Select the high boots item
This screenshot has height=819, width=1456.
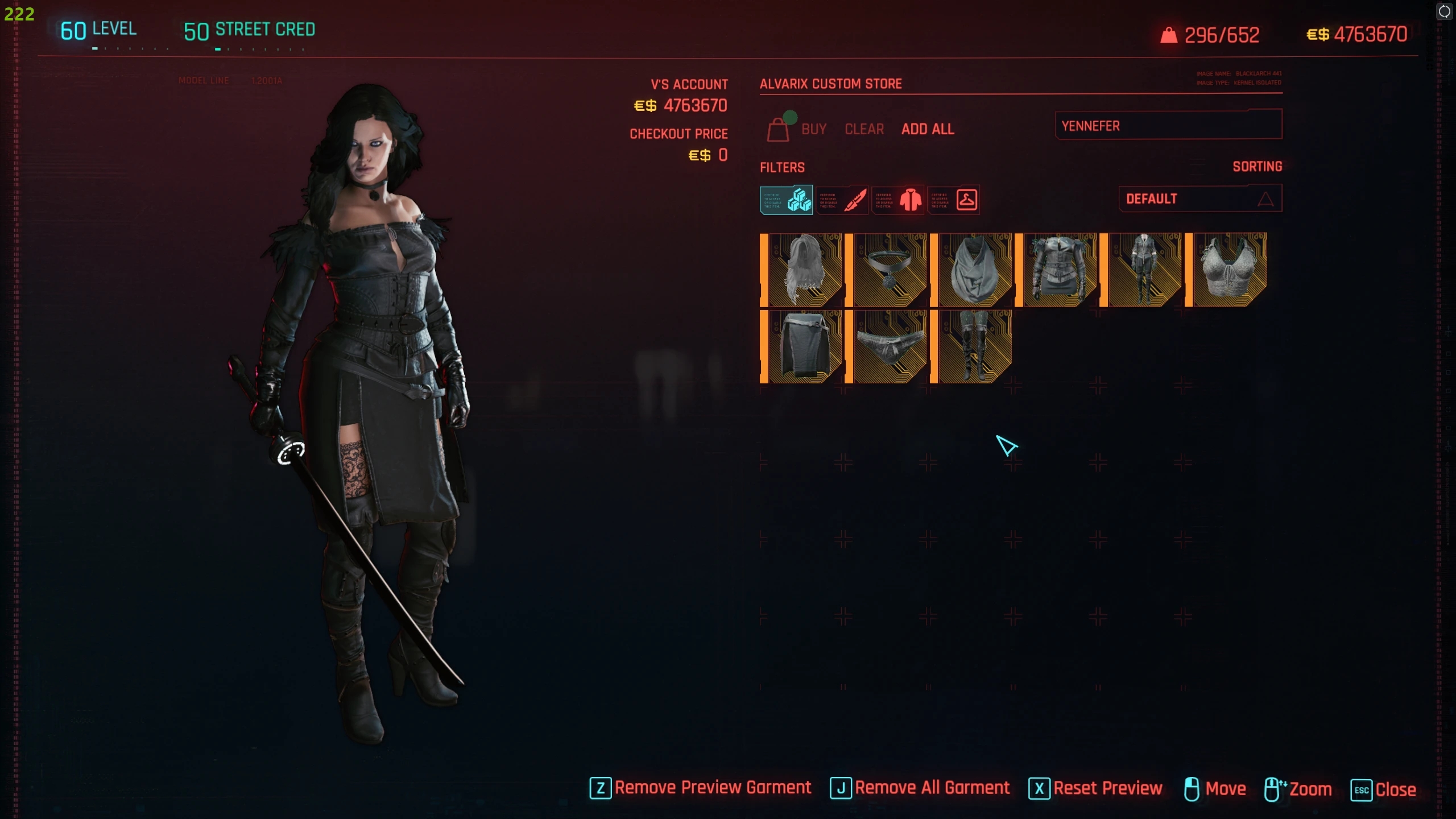pyautogui.click(x=973, y=346)
